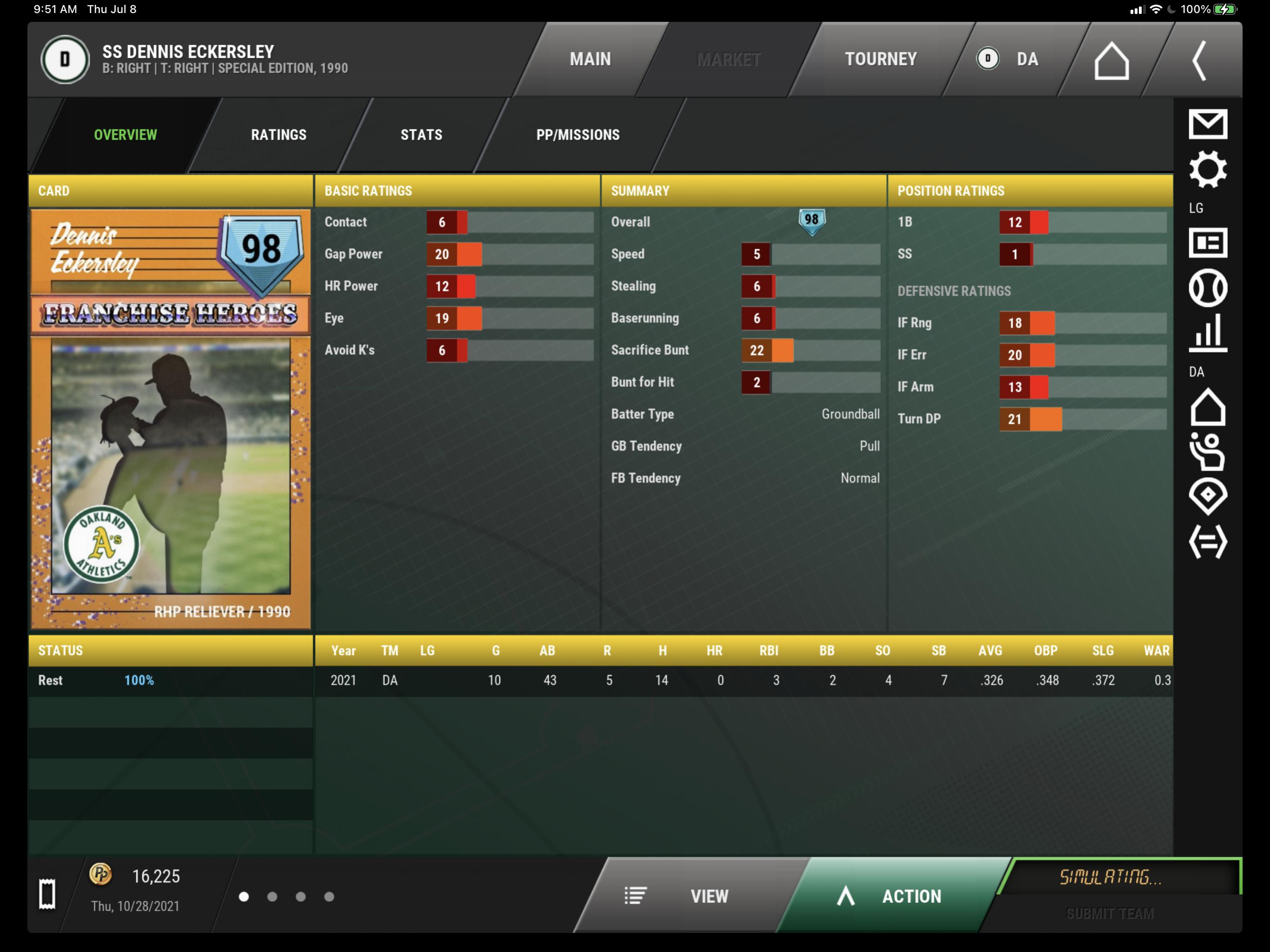Open the mail envelope icon
The height and width of the screenshot is (952, 1270).
pos(1207,124)
